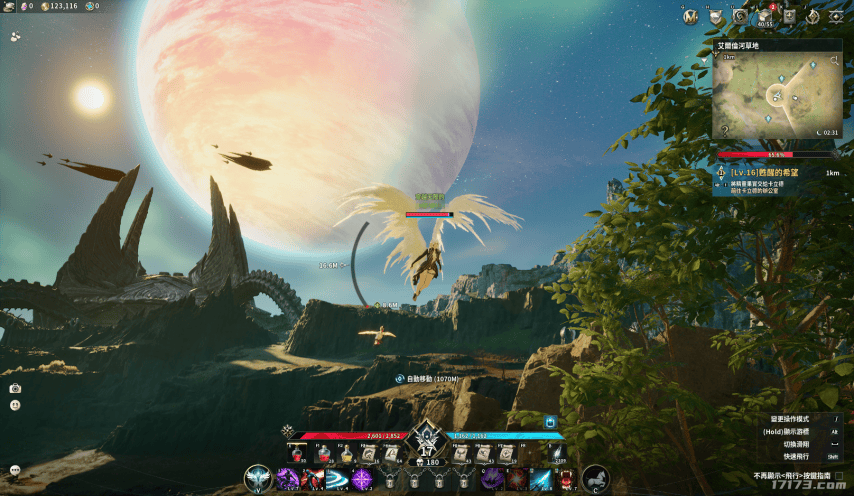Click the white horse mount button
854x496 pixels.
point(596,480)
